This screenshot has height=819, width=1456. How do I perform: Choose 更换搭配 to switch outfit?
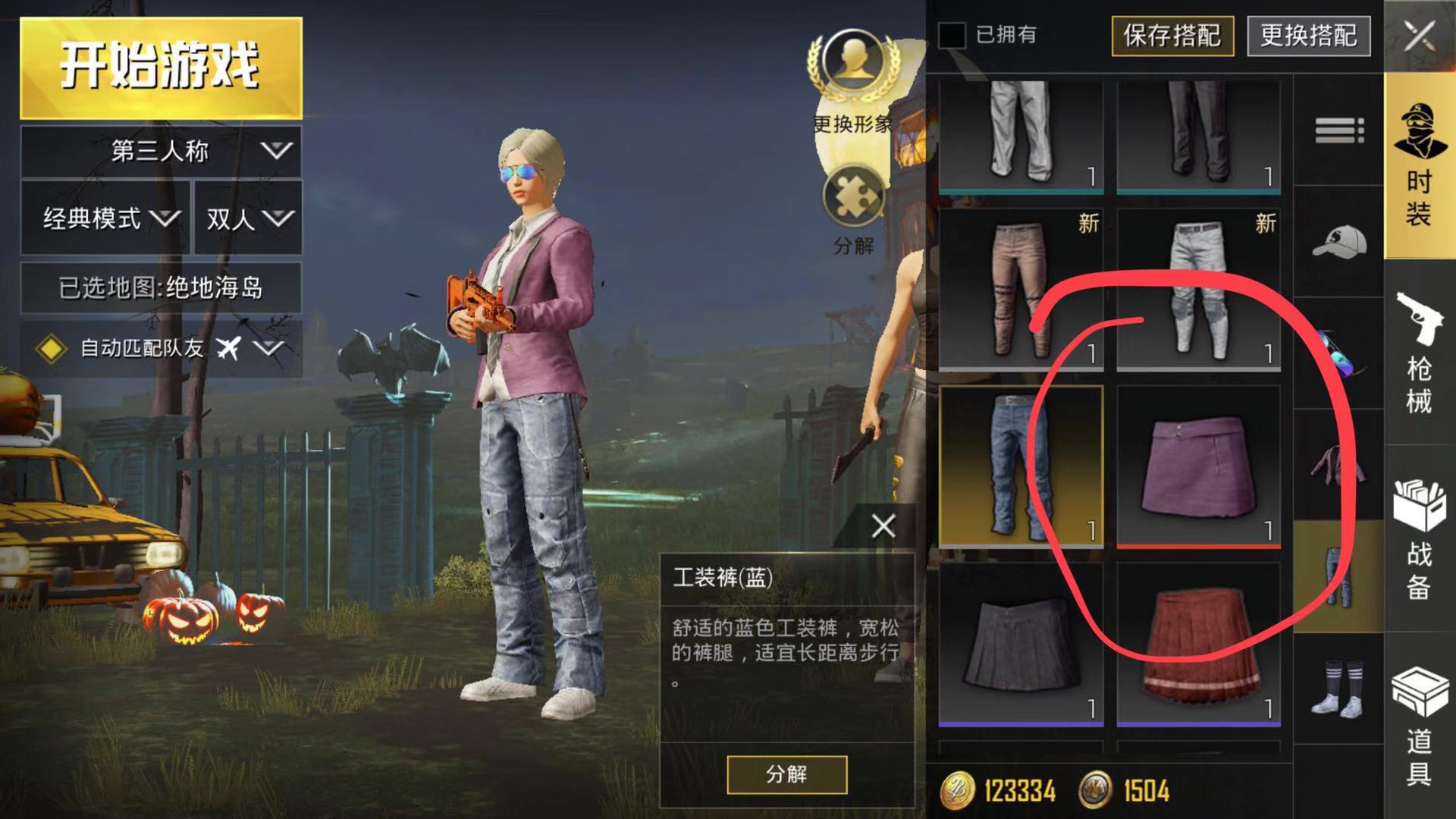tap(1308, 36)
